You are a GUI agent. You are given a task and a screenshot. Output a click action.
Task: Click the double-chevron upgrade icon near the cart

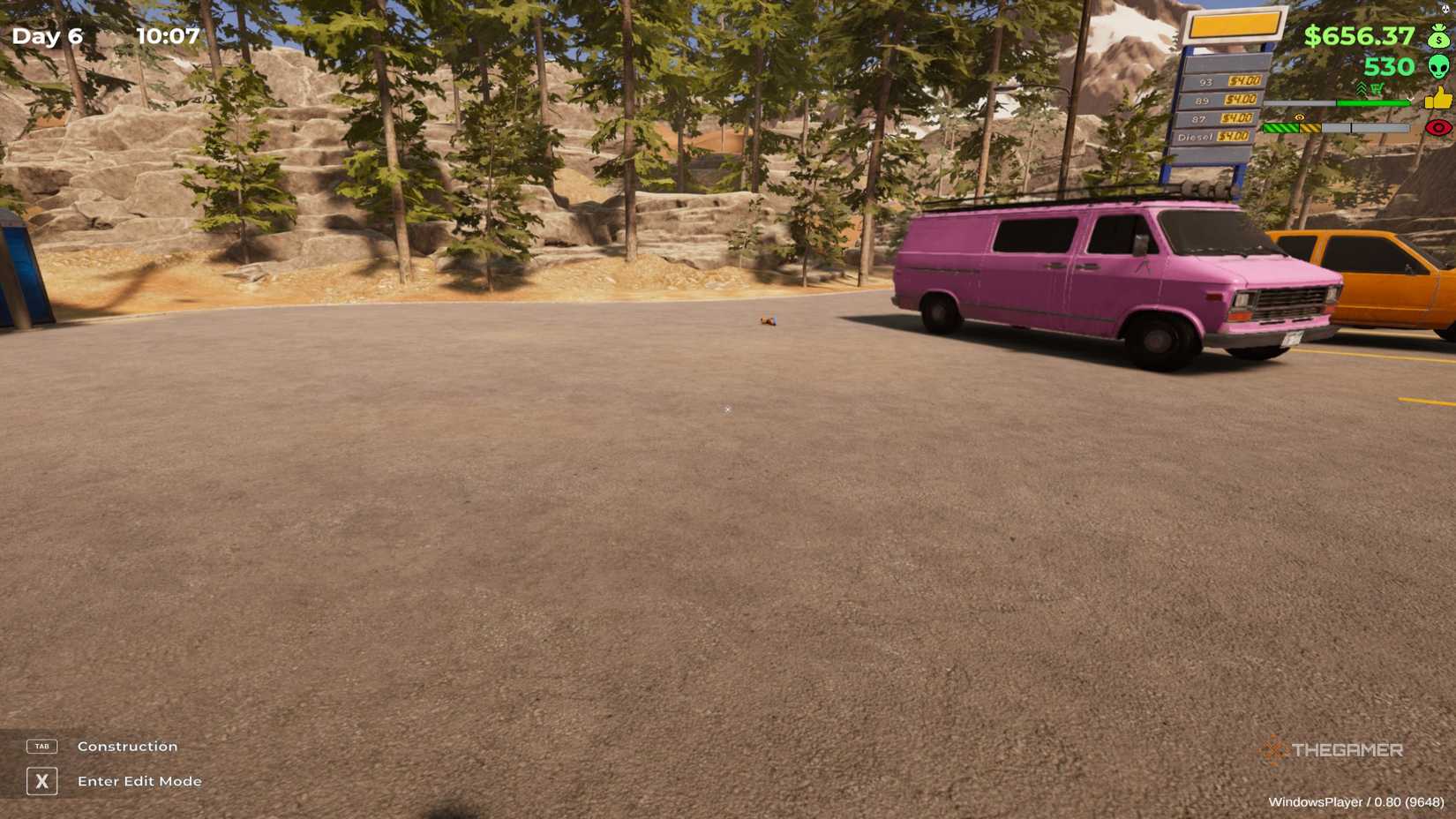click(x=1362, y=88)
